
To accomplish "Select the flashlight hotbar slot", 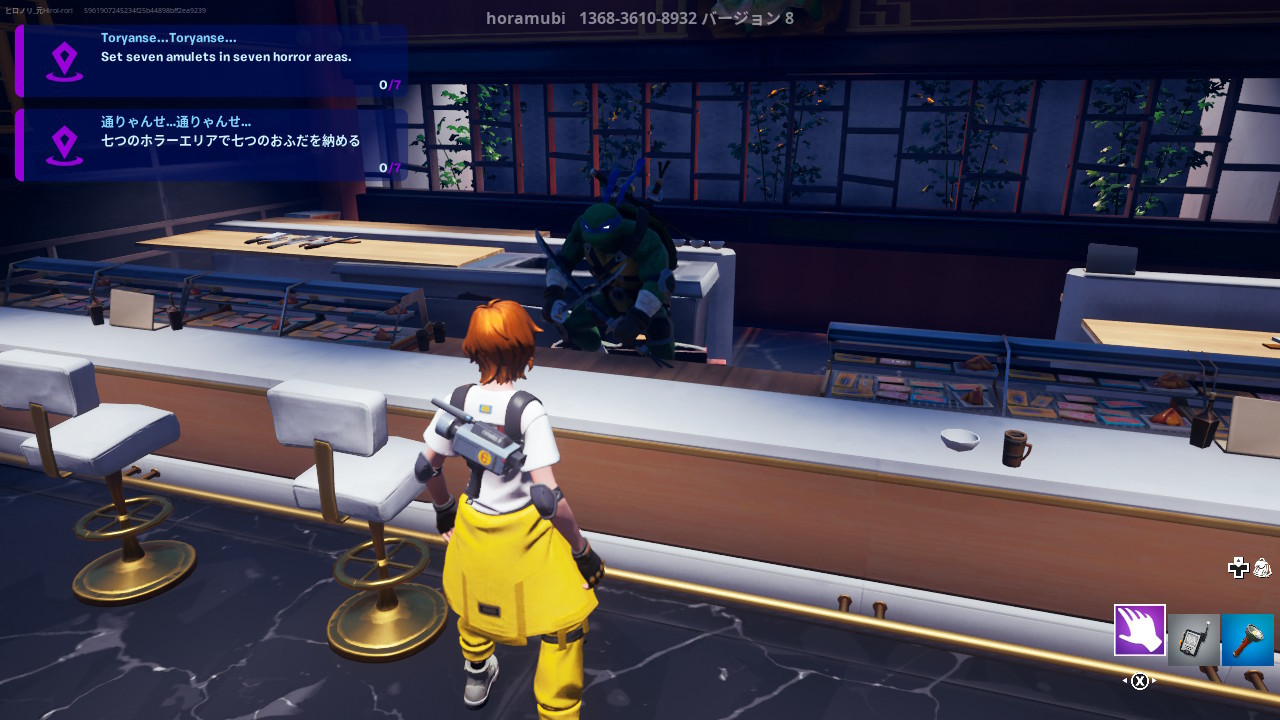I will pyautogui.click(x=1247, y=639).
